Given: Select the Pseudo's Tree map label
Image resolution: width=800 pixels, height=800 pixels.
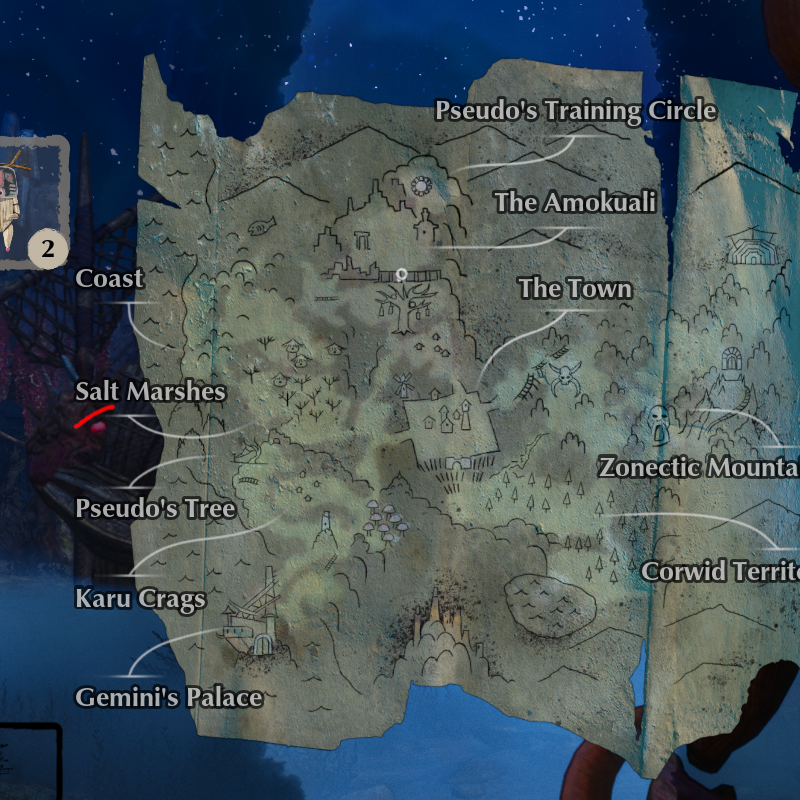Looking at the screenshot, I should point(155,509).
